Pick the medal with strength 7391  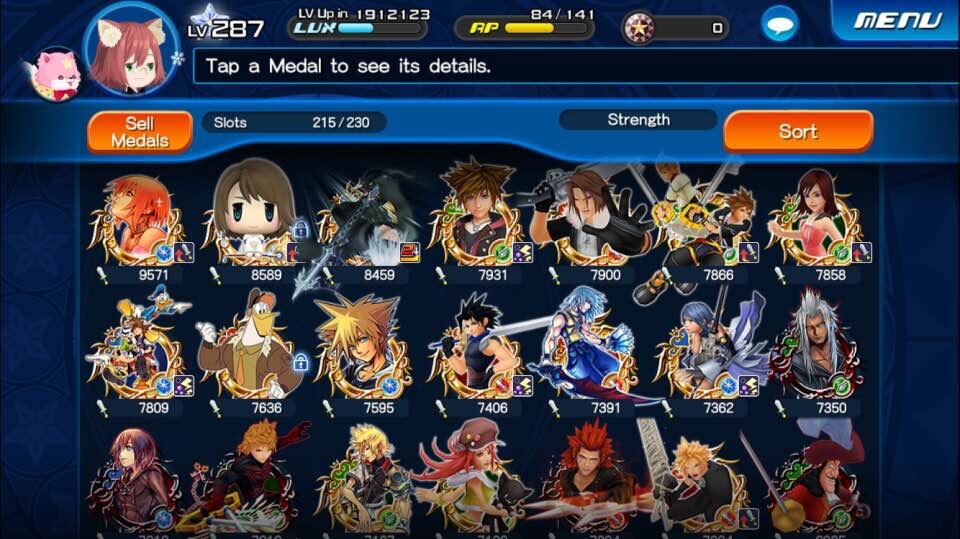click(591, 348)
